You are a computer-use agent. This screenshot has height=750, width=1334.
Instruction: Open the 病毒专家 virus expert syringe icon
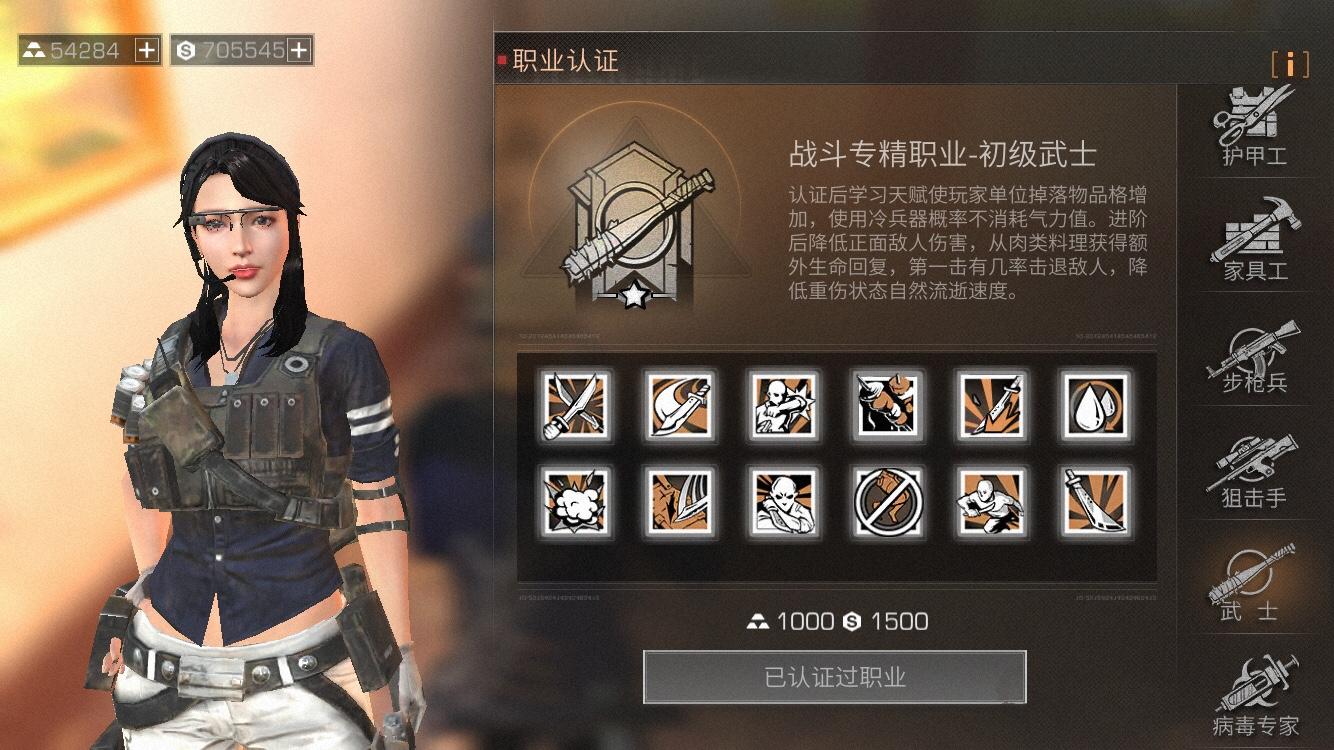pos(1253,690)
